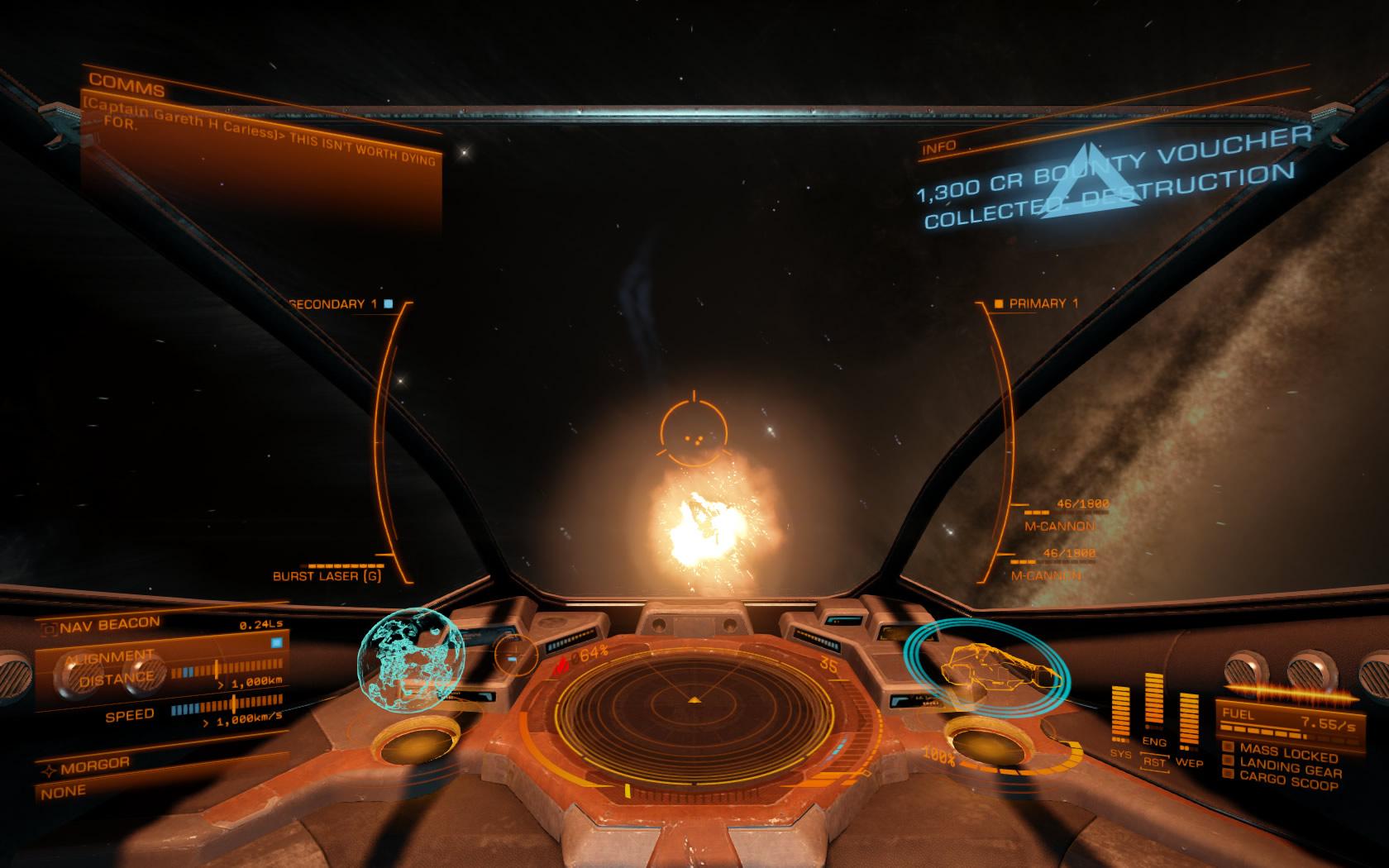Image resolution: width=1389 pixels, height=868 pixels.
Task: Select the INFO panel label
Action: point(939,148)
